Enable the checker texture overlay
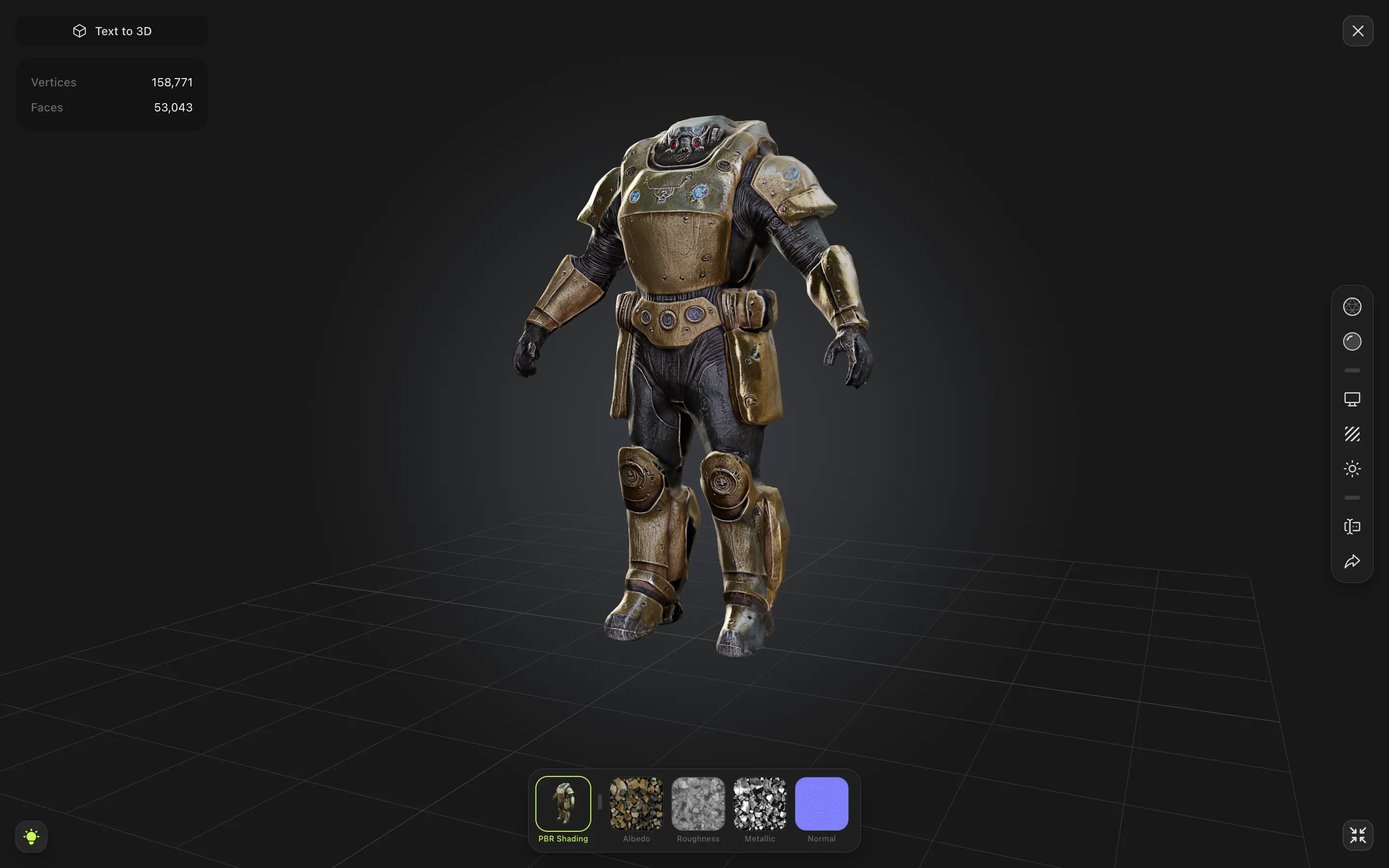 [x=1352, y=434]
